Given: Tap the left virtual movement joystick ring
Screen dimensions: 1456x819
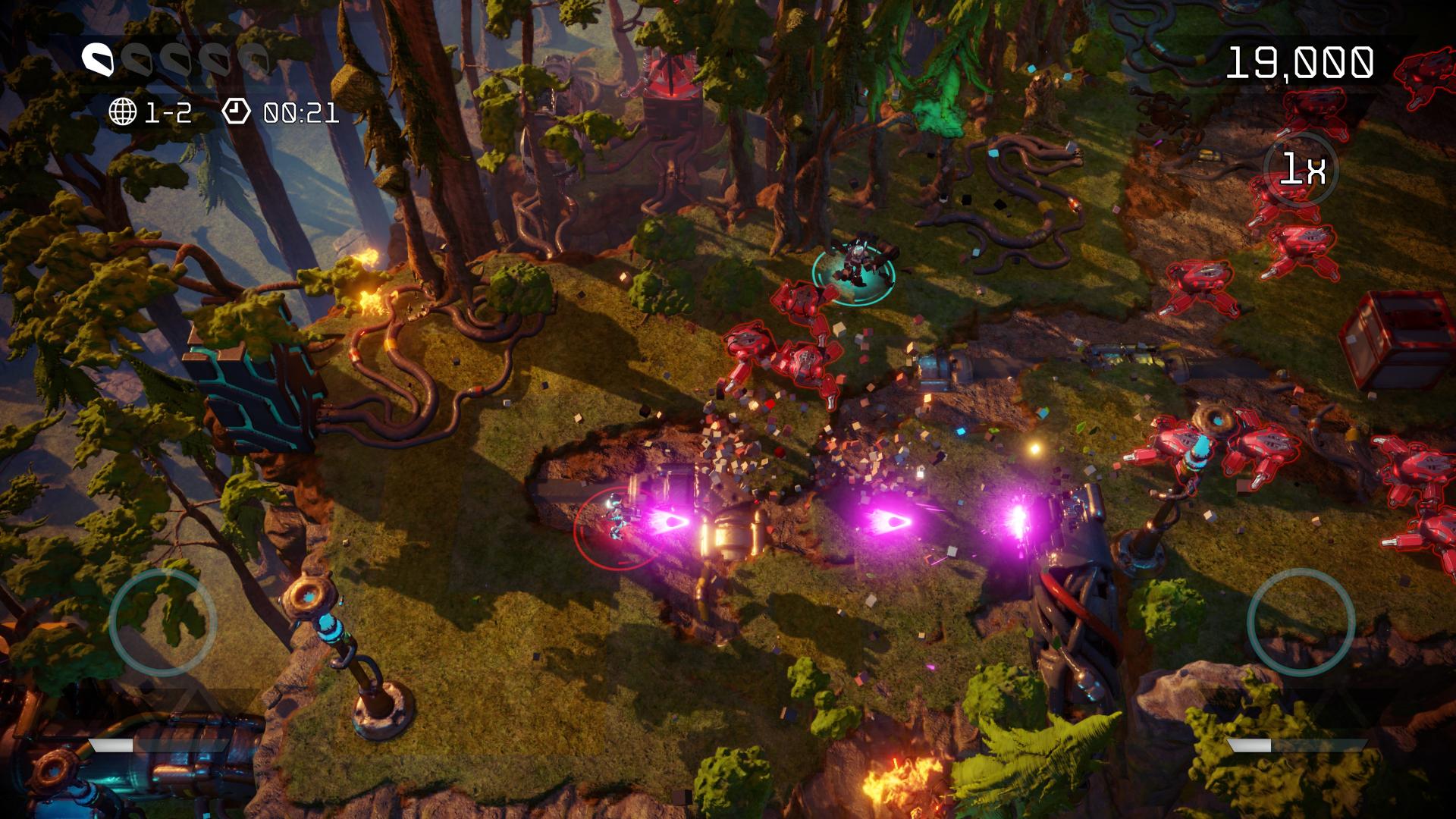Looking at the screenshot, I should pos(163,622).
